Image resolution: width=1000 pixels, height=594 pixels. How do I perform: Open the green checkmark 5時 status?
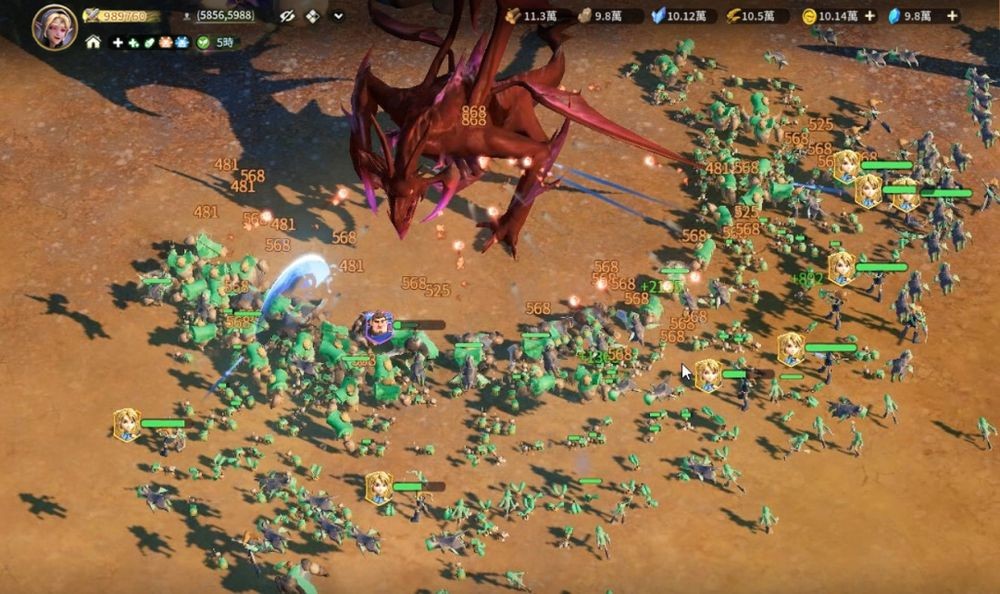216,43
